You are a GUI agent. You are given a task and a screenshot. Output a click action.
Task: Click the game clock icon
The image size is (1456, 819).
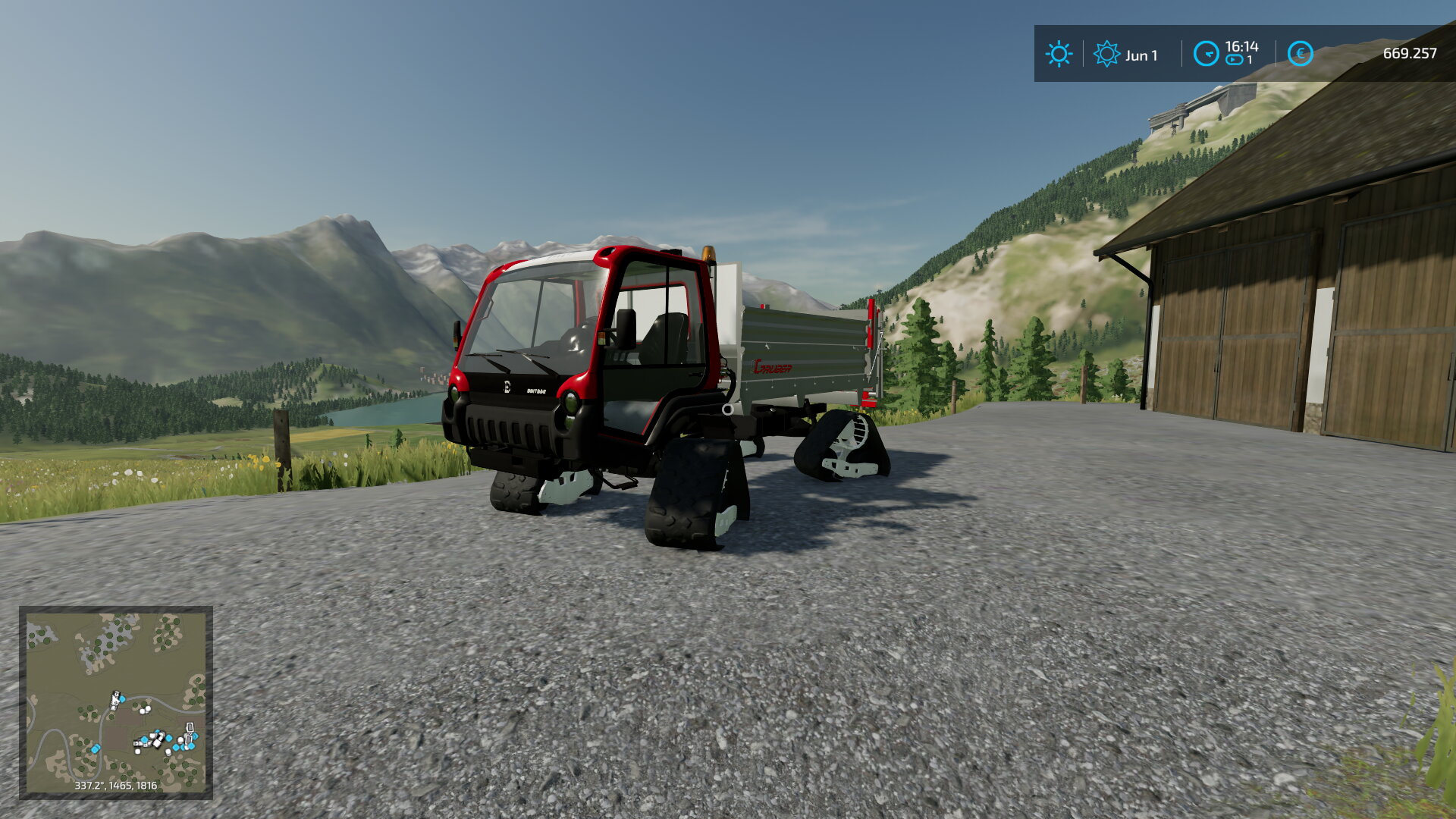1206,54
